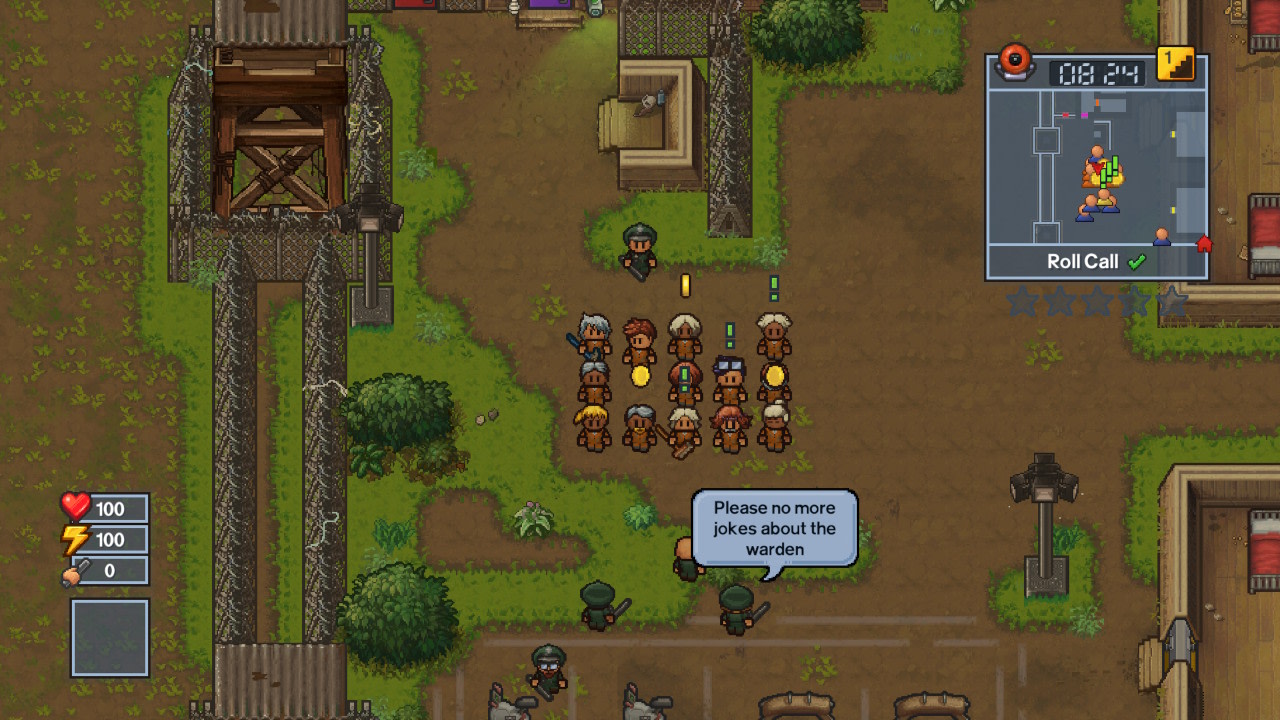Click the yellow floor level stairs icon

pyautogui.click(x=1177, y=64)
